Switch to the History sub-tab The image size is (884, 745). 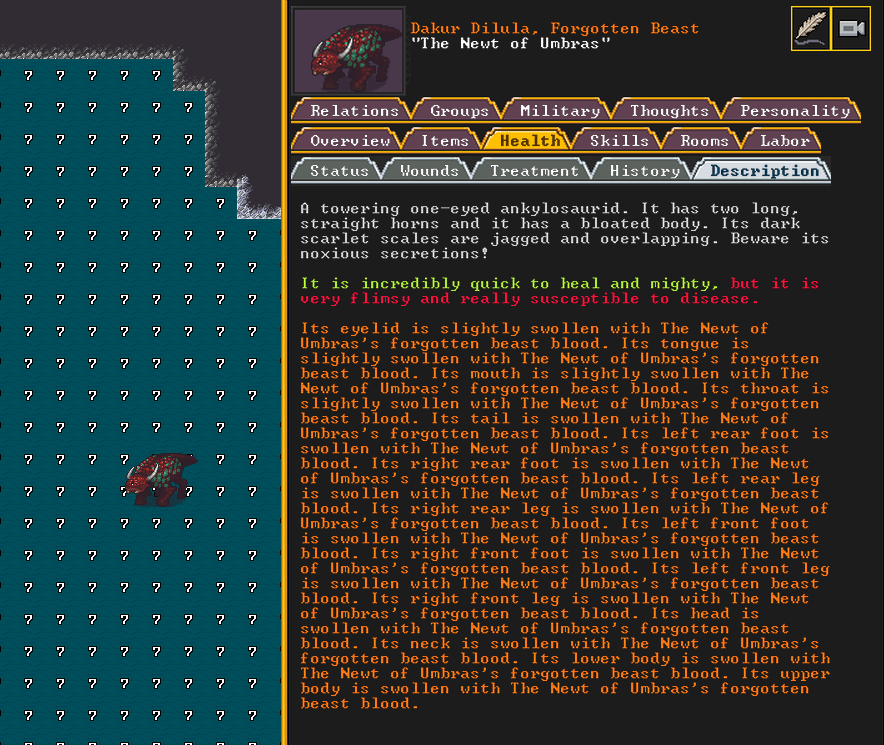pyautogui.click(x=644, y=171)
